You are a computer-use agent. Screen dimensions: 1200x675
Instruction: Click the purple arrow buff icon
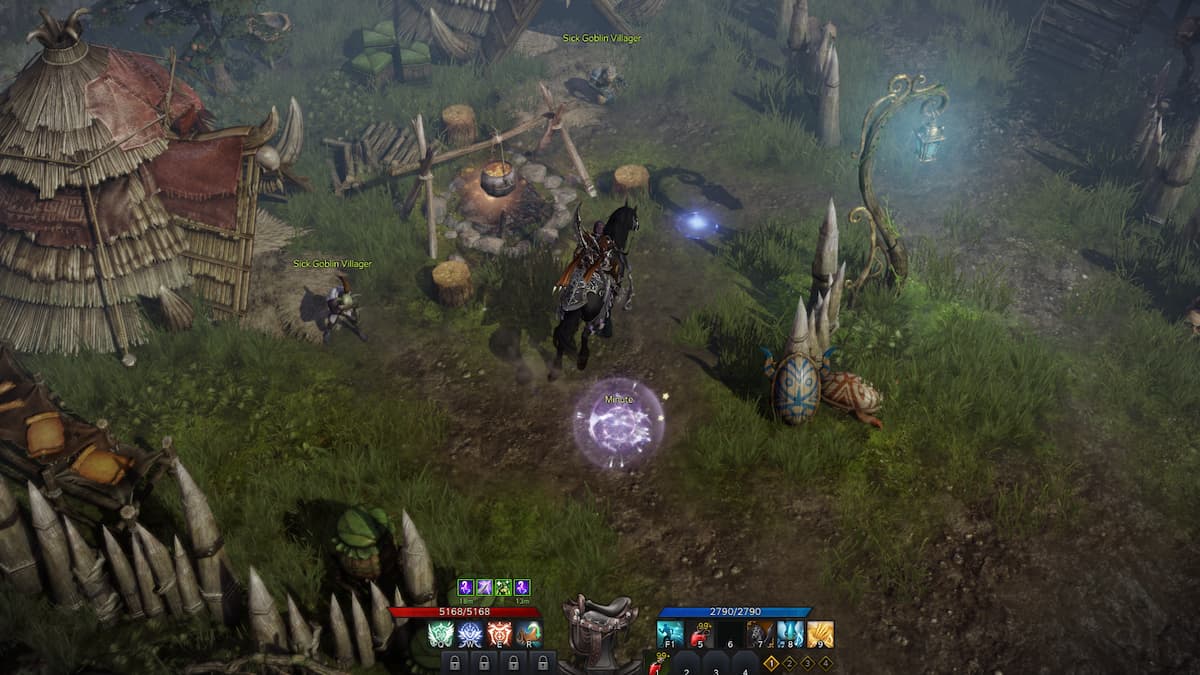(x=483, y=588)
